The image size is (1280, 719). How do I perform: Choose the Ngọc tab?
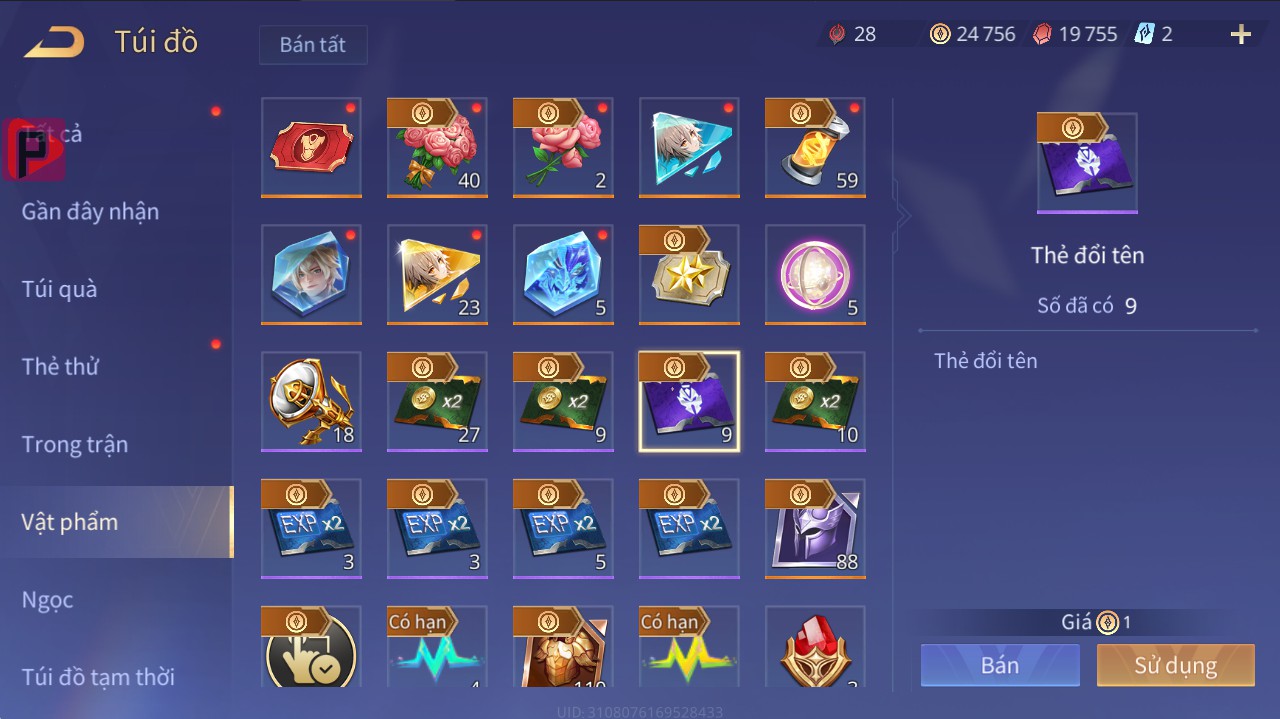pos(48,599)
